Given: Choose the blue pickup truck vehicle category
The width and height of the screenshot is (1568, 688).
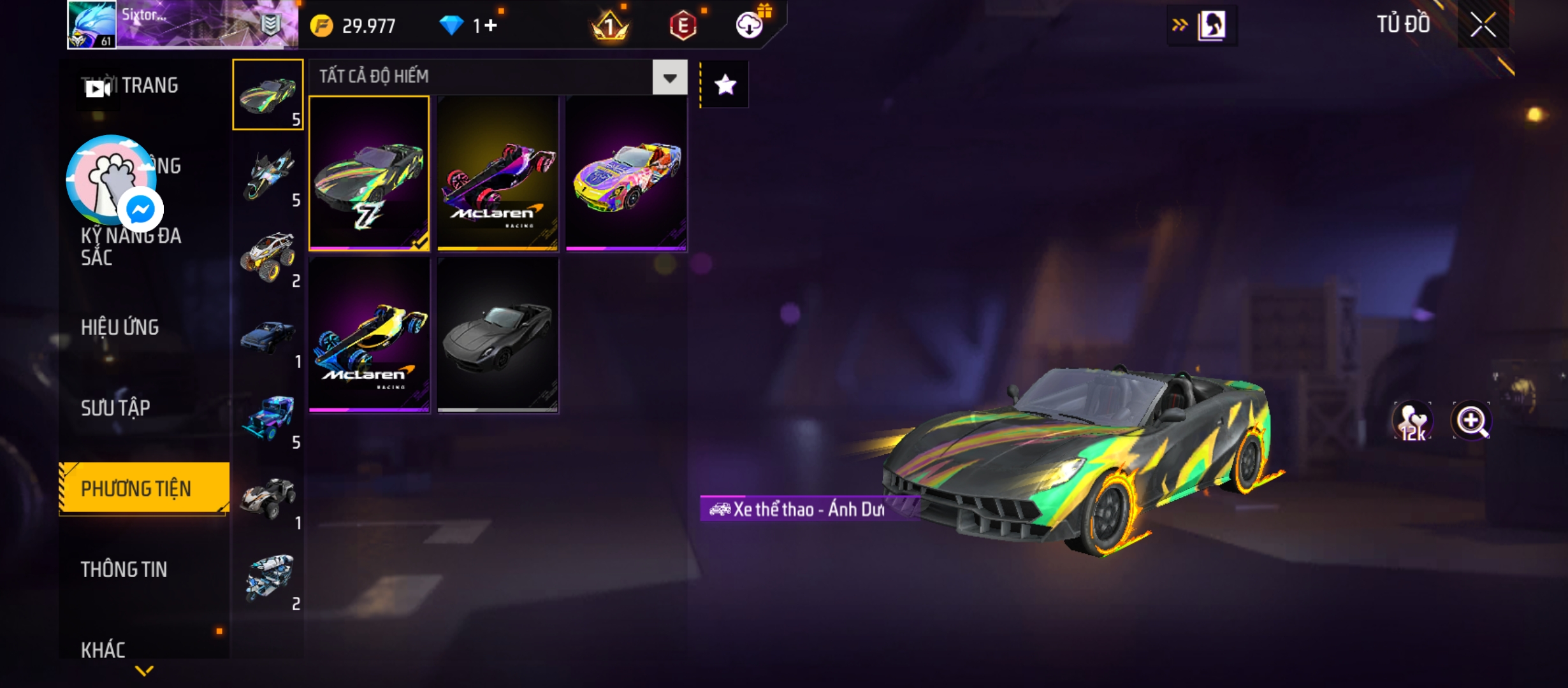Looking at the screenshot, I should point(268,338).
